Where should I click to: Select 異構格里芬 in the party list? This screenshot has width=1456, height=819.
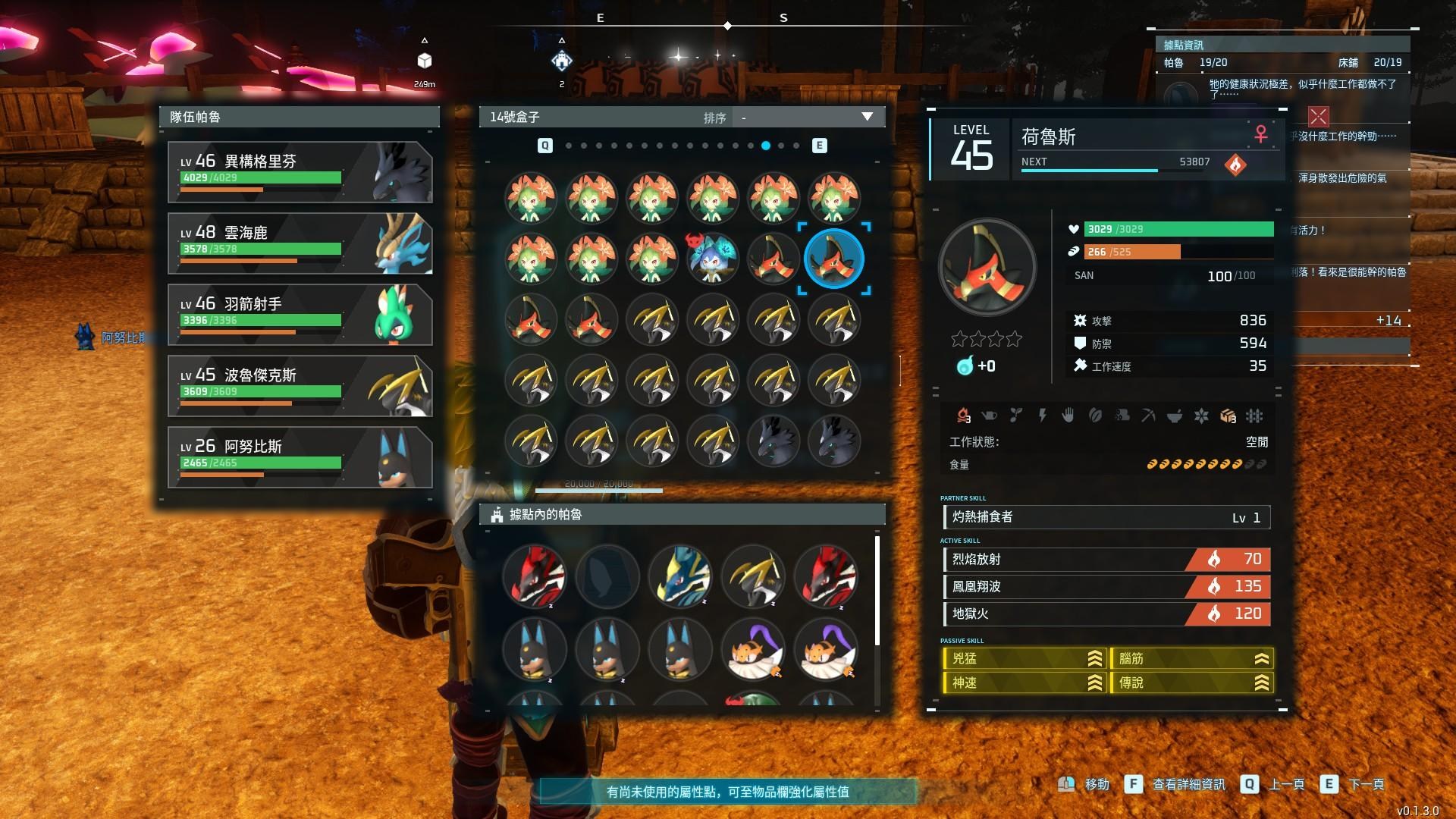300,172
